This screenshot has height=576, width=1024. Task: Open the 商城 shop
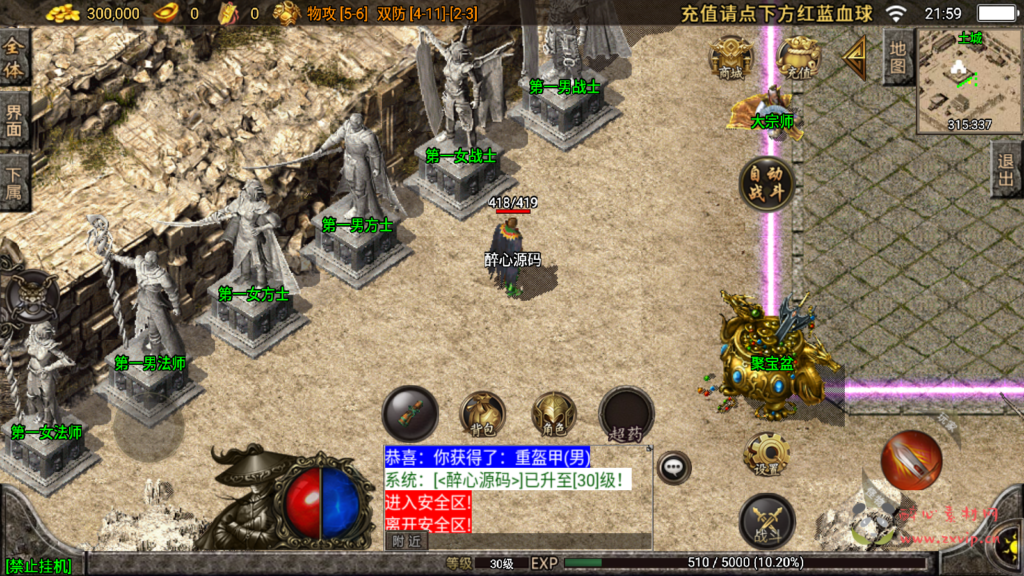pos(731,58)
